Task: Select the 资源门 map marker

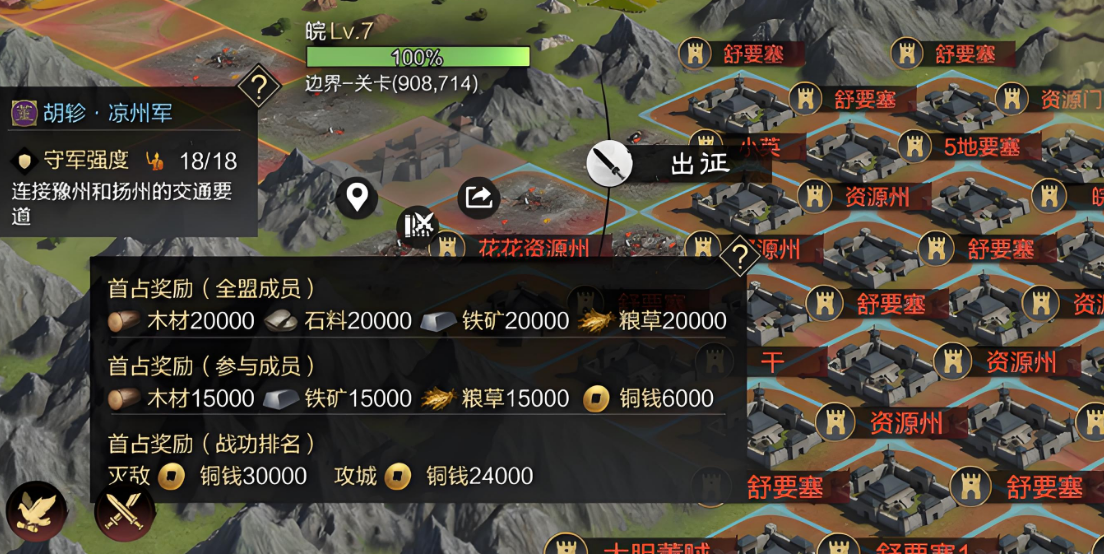Action: pyautogui.click(x=1071, y=100)
